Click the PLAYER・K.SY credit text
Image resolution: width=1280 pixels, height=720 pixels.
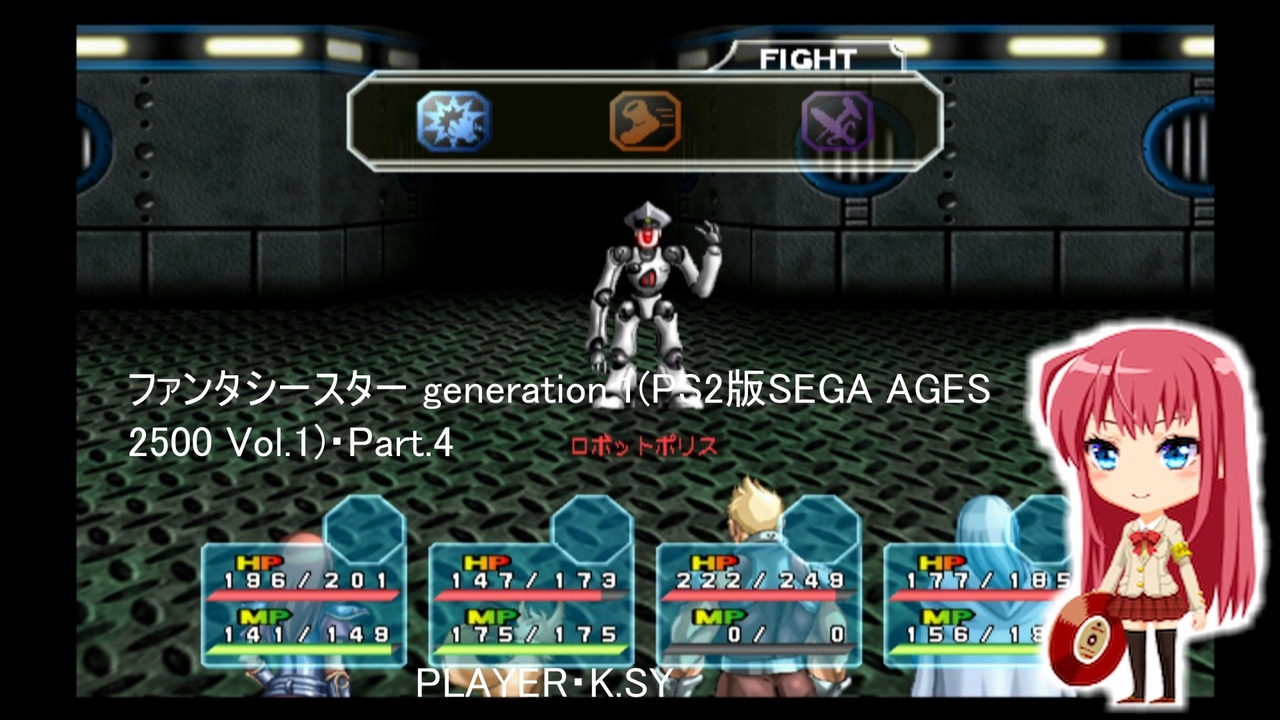coord(541,682)
